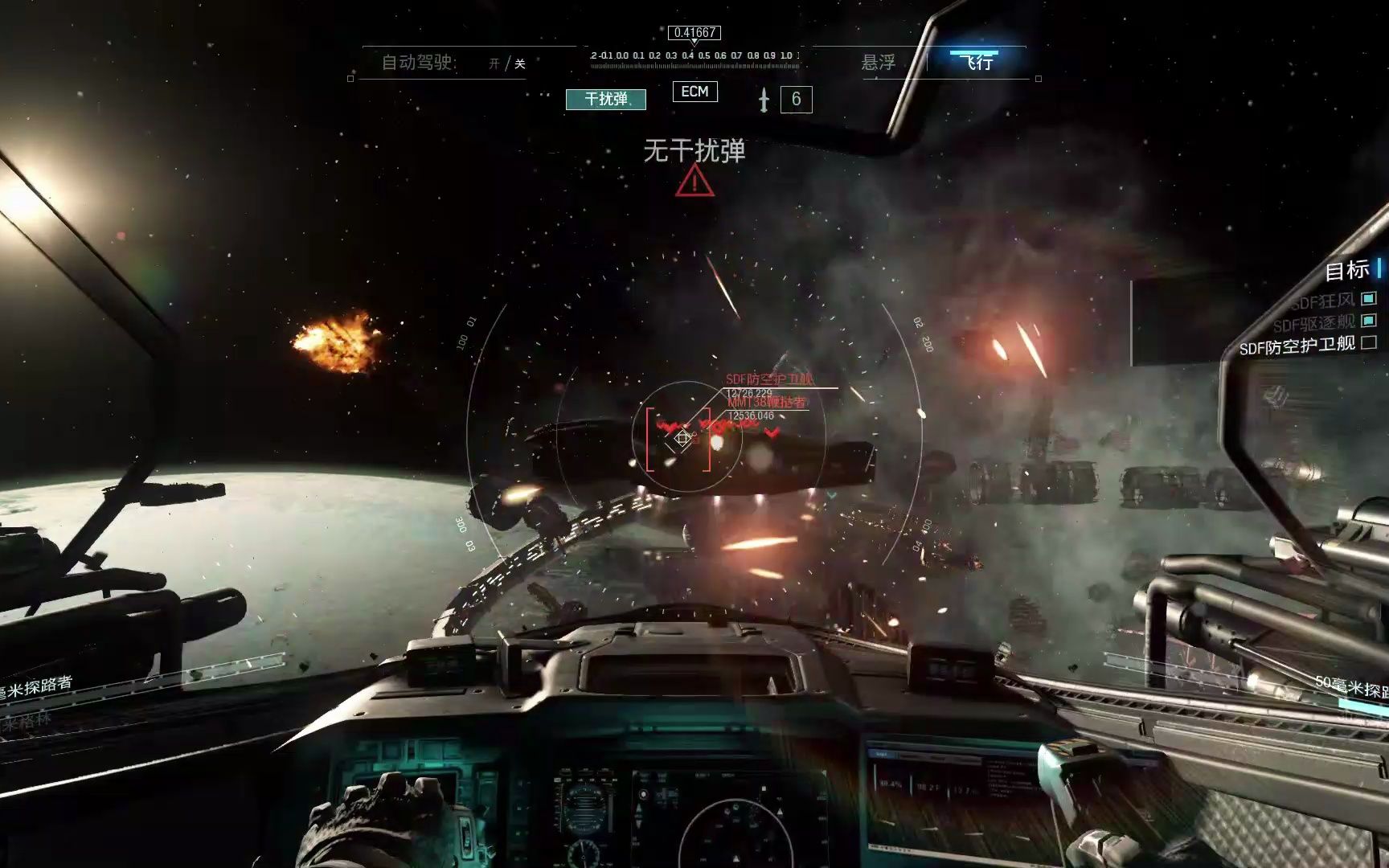Click the red 无干扰弹 warning triangle
Image resolution: width=1389 pixels, height=868 pixels.
(x=694, y=183)
